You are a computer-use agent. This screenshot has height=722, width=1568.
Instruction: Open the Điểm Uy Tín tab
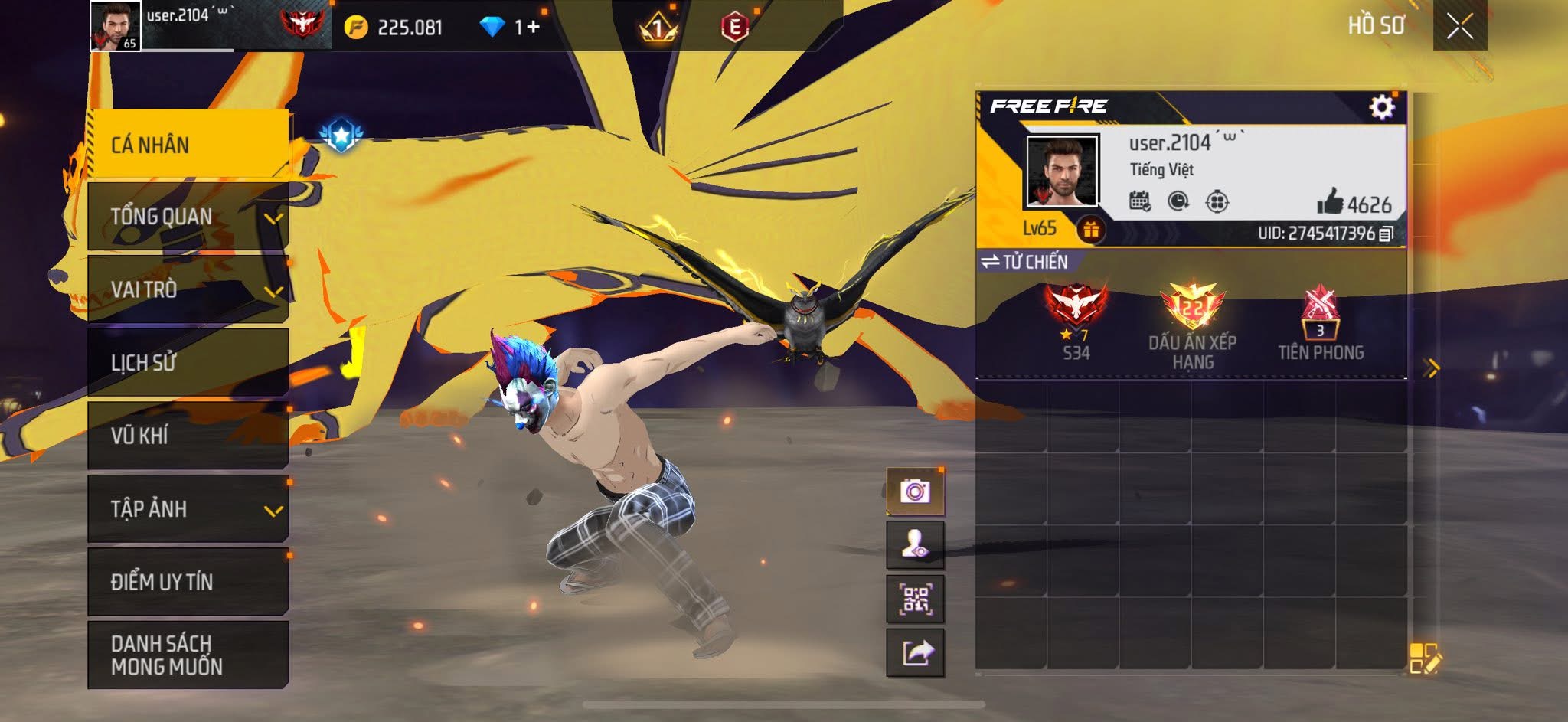click(188, 581)
